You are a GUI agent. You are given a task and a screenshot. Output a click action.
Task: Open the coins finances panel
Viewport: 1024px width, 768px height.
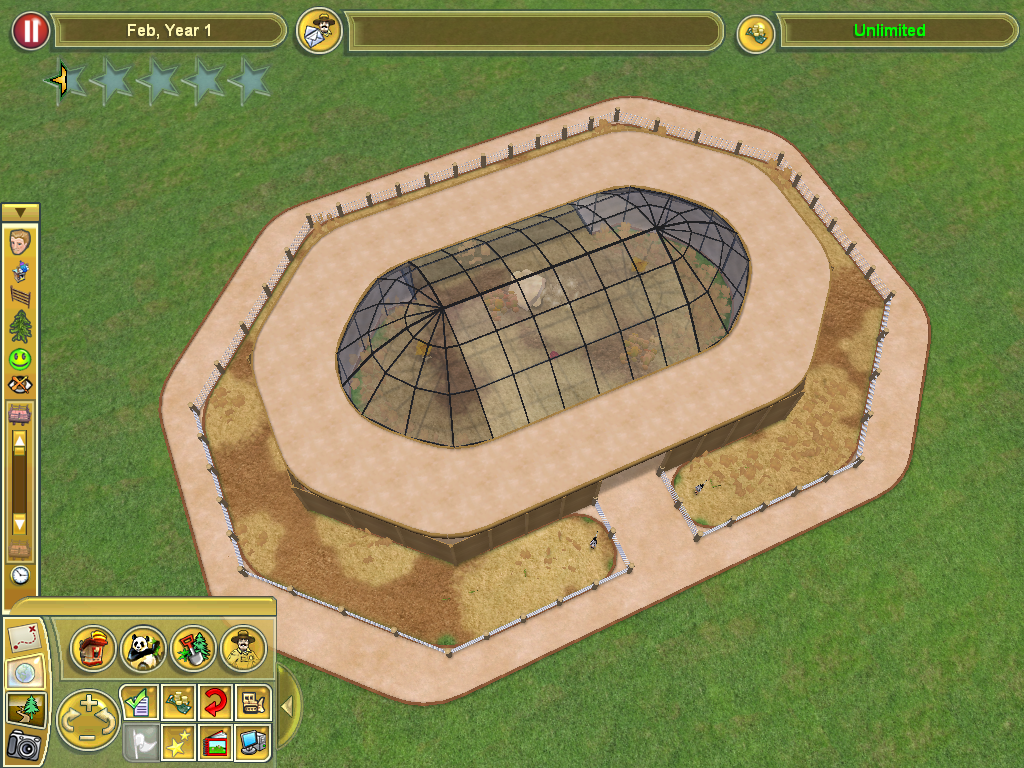point(177,703)
